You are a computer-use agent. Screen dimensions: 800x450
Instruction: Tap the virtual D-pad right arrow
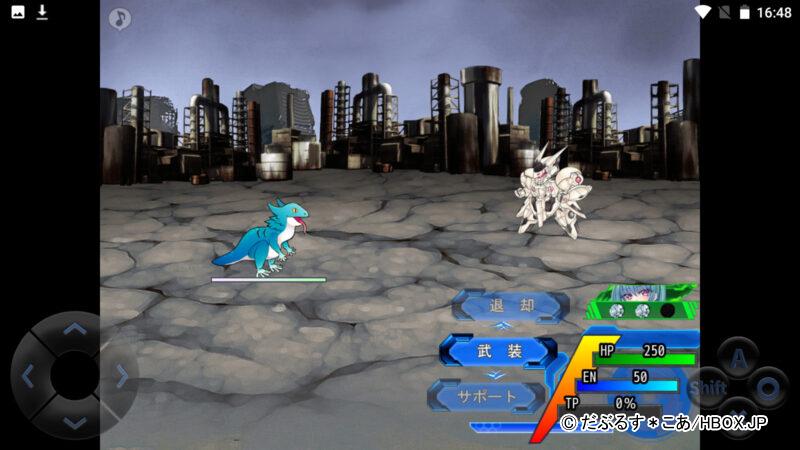pyautogui.click(x=121, y=376)
